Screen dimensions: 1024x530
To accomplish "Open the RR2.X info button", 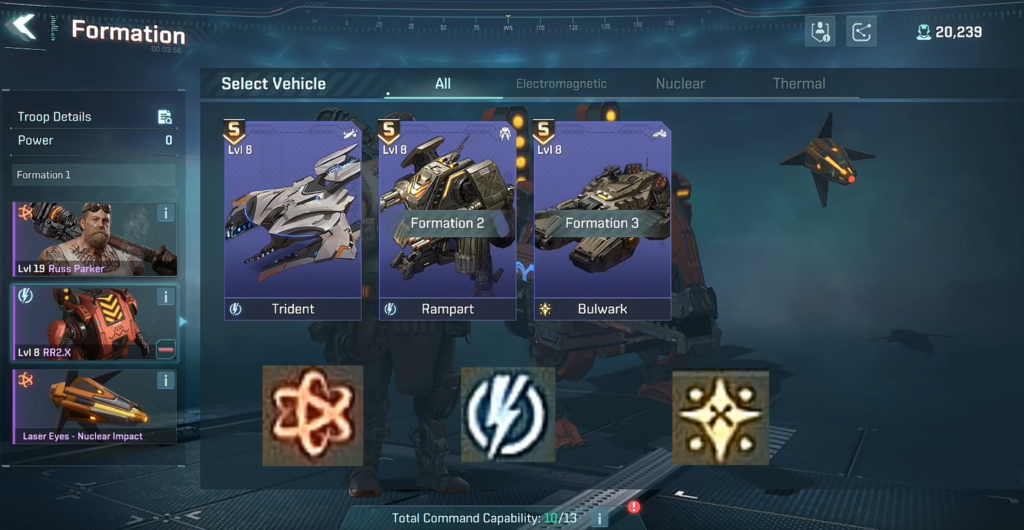I will click(x=166, y=297).
